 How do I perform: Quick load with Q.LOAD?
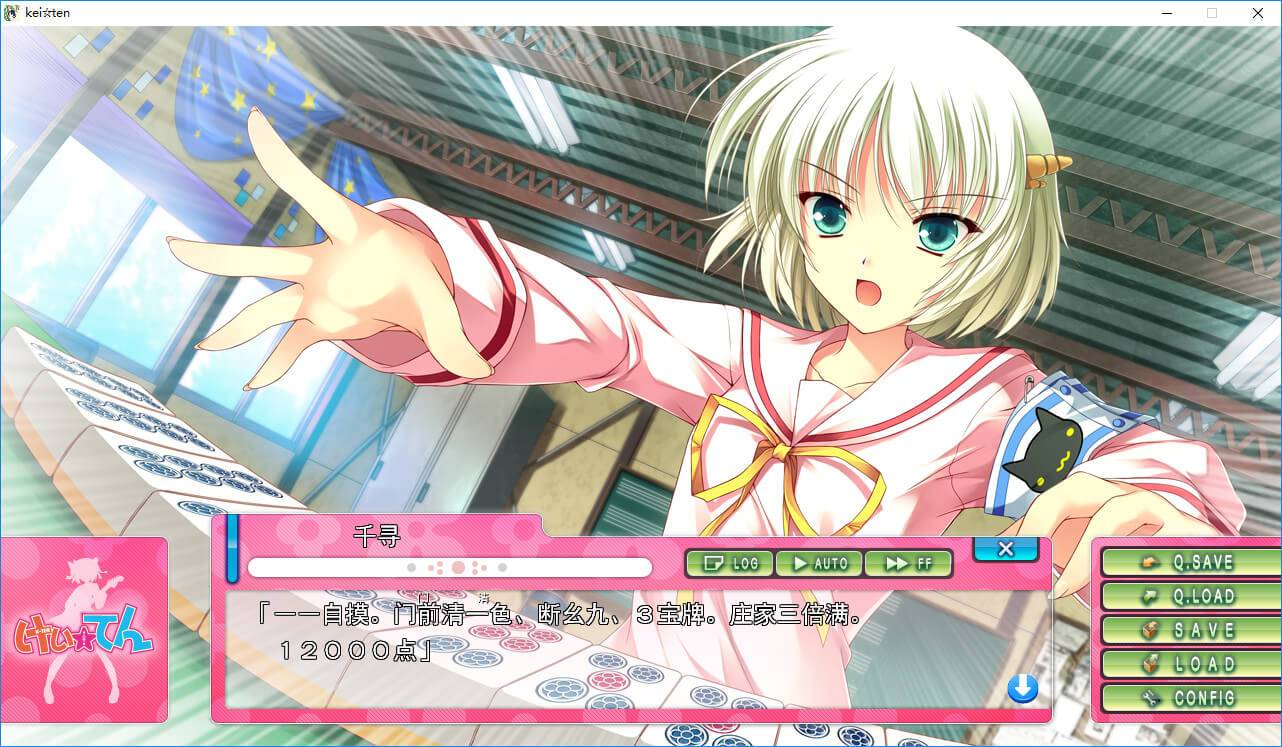1186,596
